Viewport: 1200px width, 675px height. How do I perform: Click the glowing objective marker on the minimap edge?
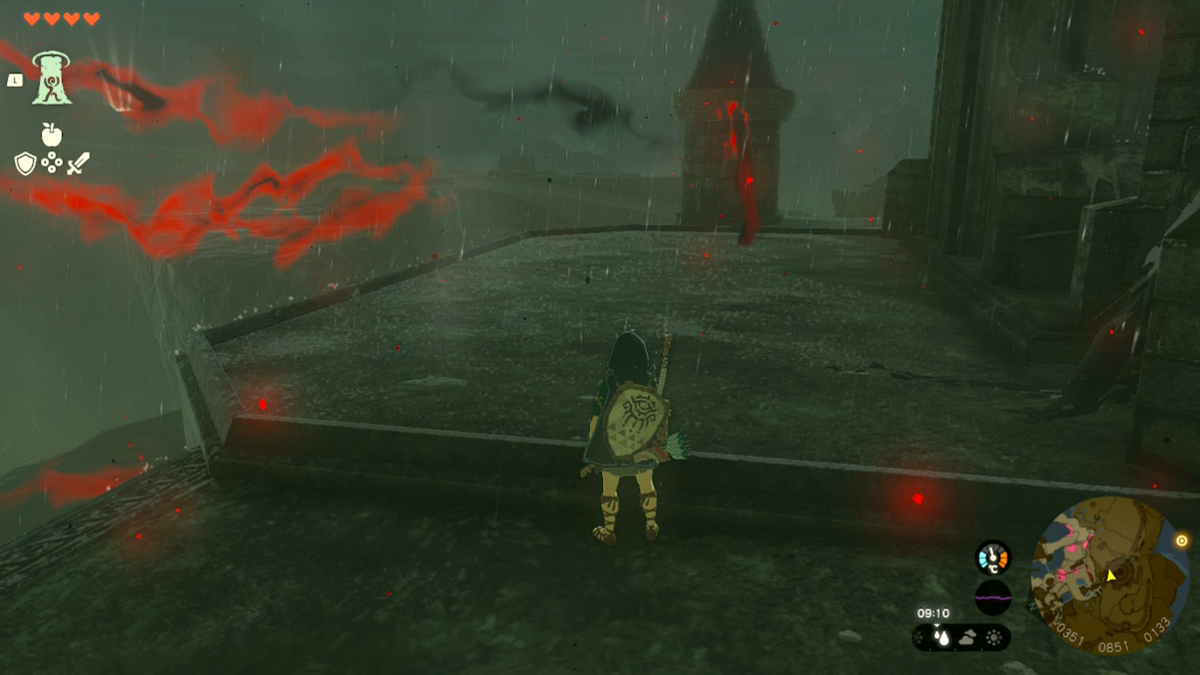[x=1181, y=540]
